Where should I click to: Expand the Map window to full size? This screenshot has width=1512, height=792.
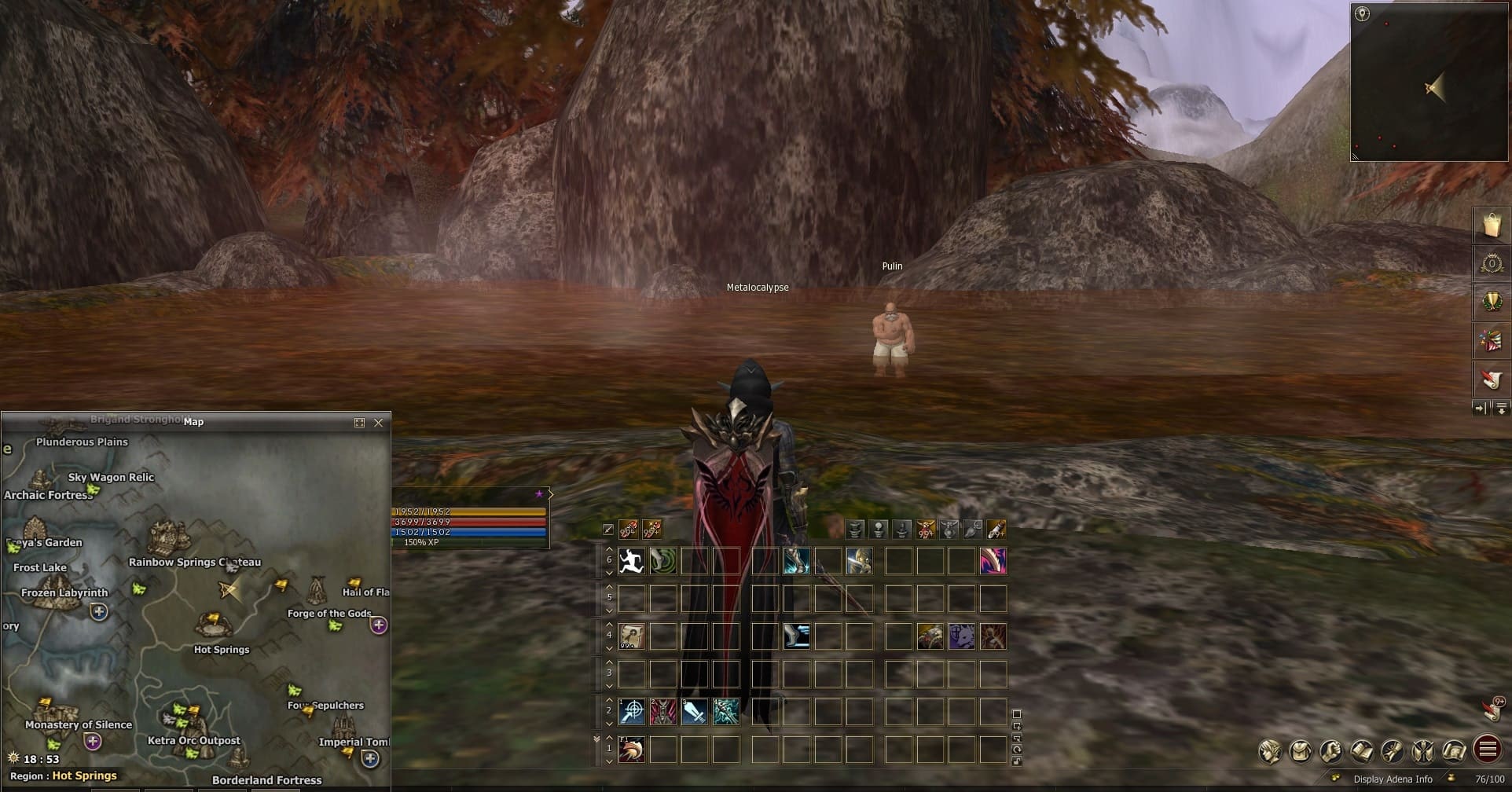click(359, 423)
